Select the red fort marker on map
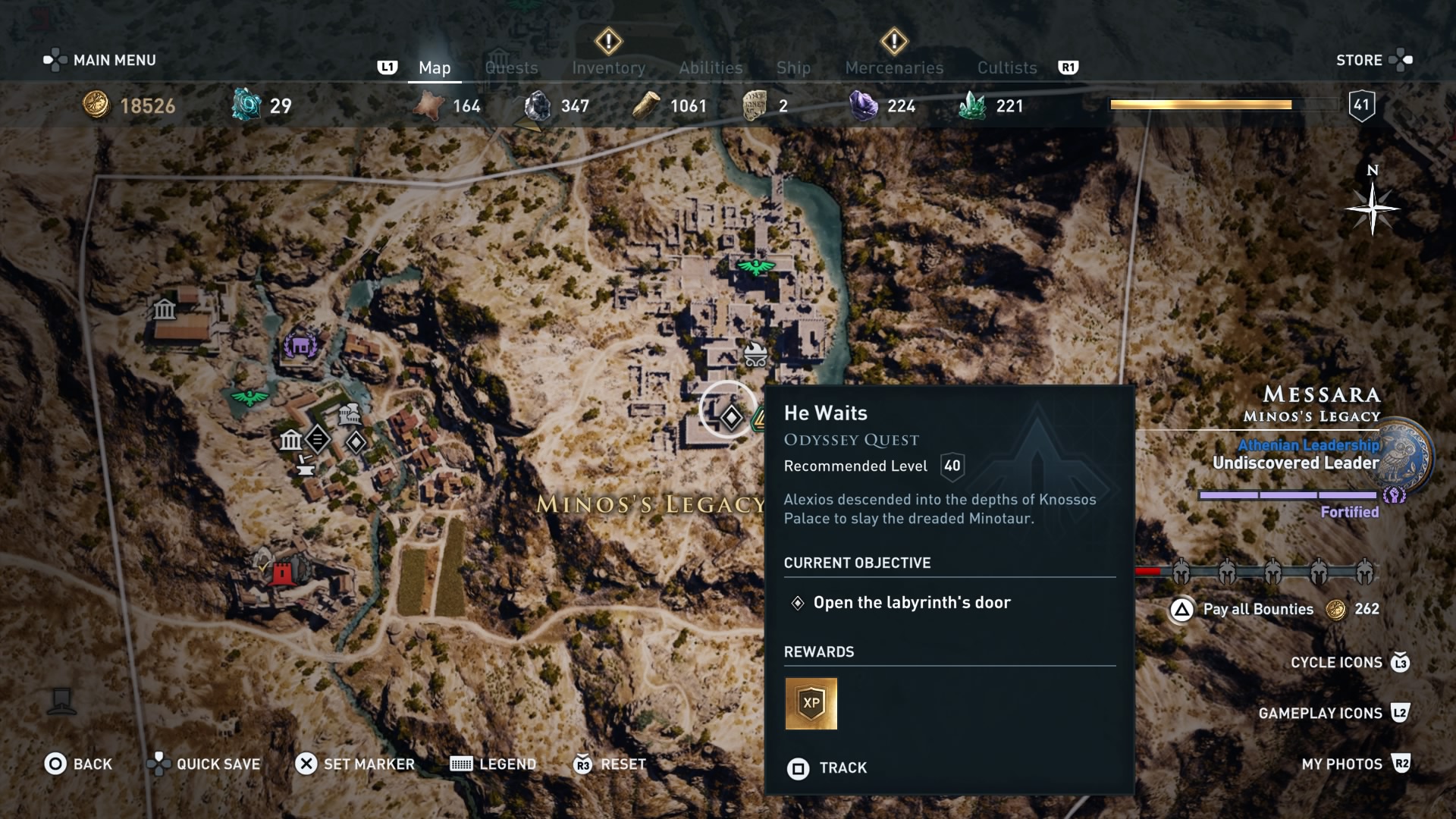1456x819 pixels. (x=281, y=573)
